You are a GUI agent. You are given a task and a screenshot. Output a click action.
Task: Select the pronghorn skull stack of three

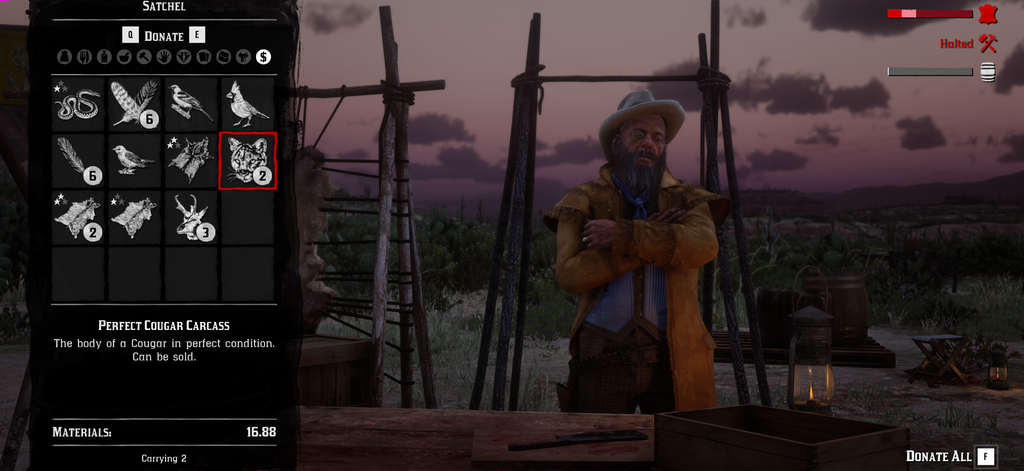(x=191, y=217)
